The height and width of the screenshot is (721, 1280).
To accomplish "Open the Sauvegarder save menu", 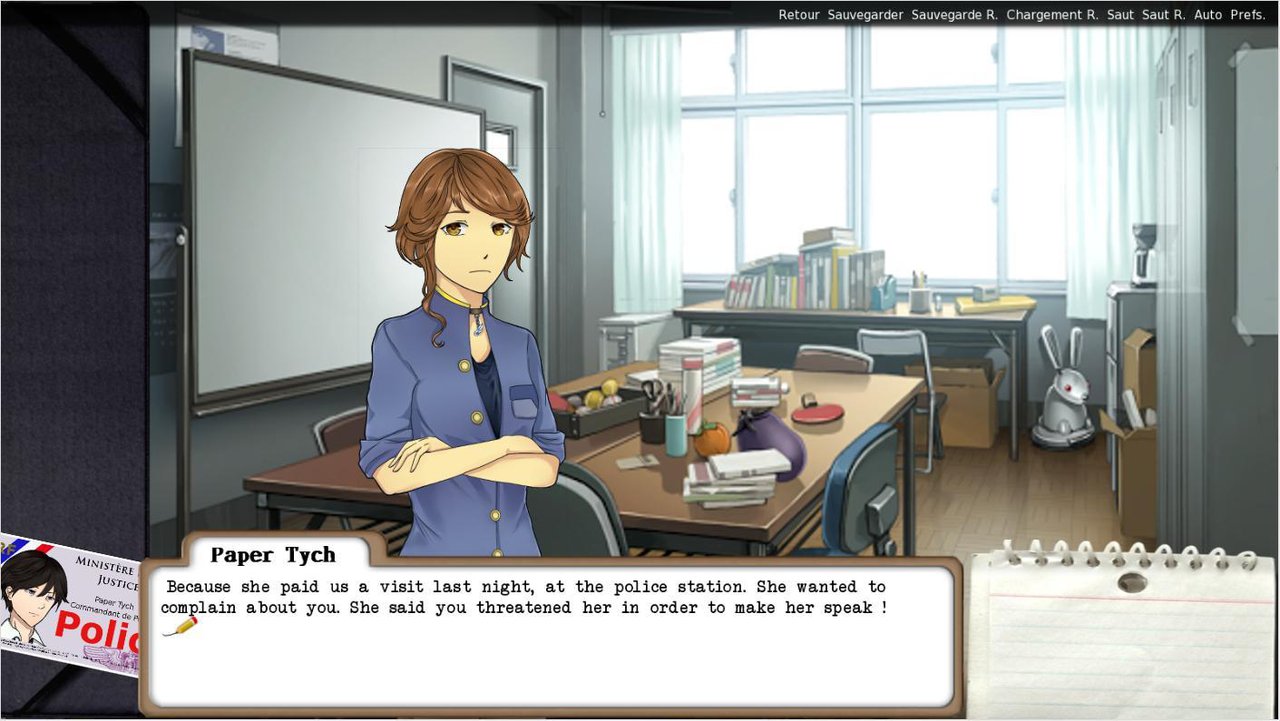I will 865,15.
